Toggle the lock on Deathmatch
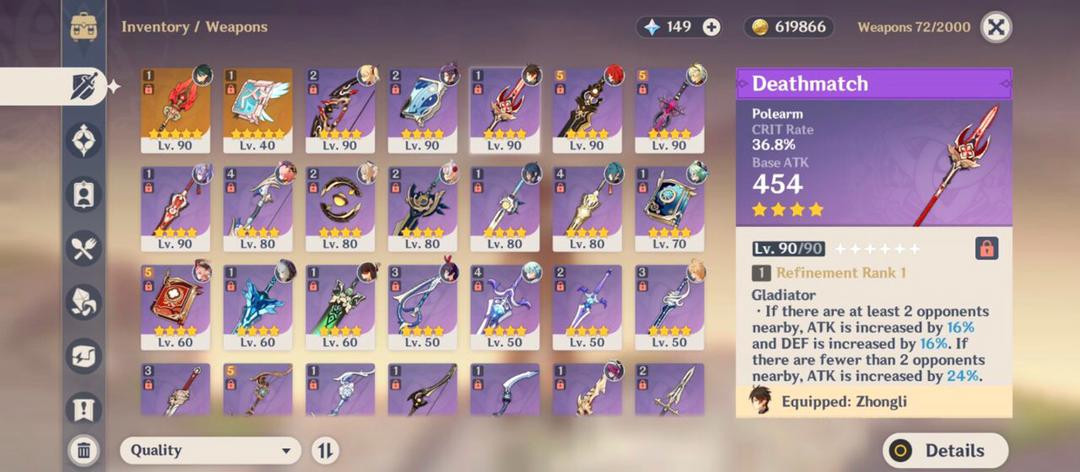This screenshot has height=472, width=1080. 986,248
